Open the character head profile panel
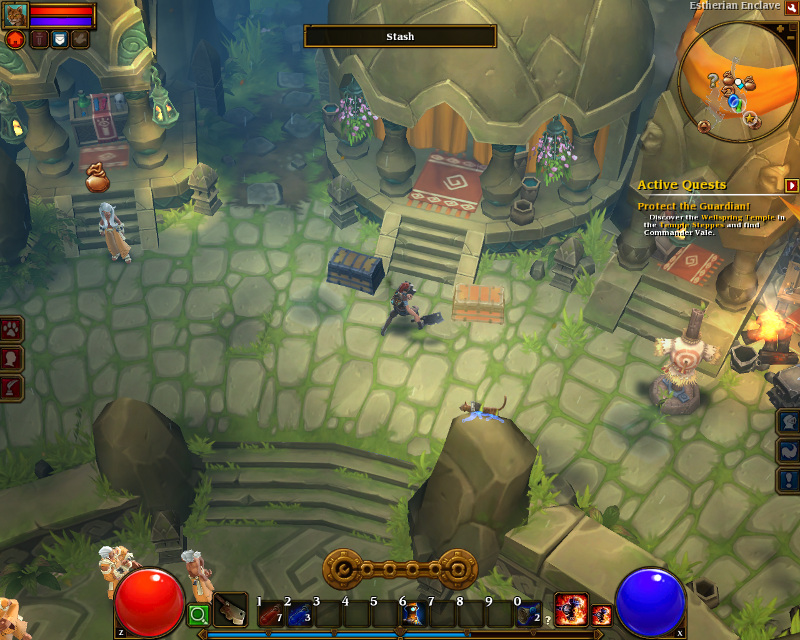 (12, 358)
